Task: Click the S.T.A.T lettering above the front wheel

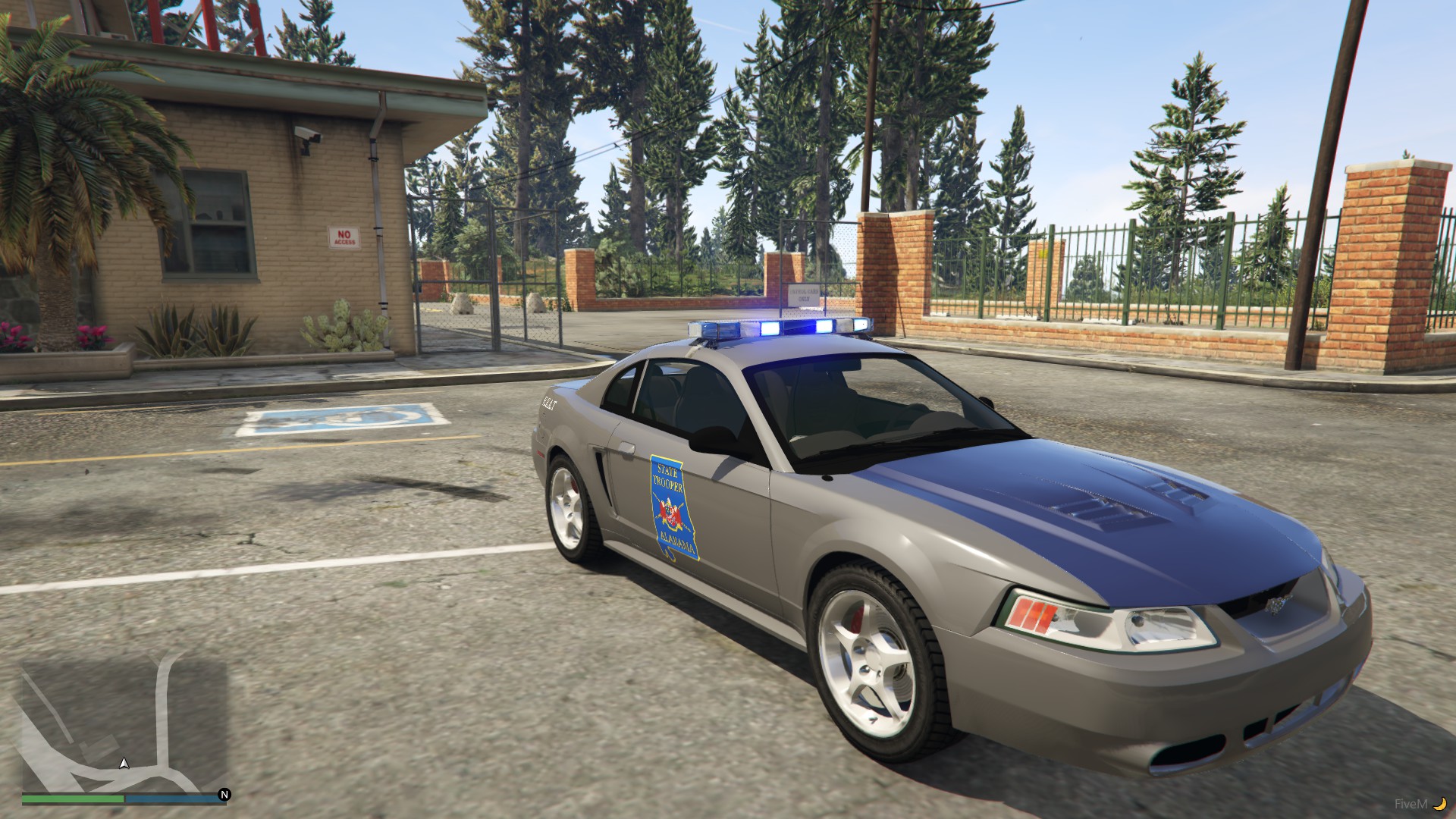Action: click(x=549, y=404)
